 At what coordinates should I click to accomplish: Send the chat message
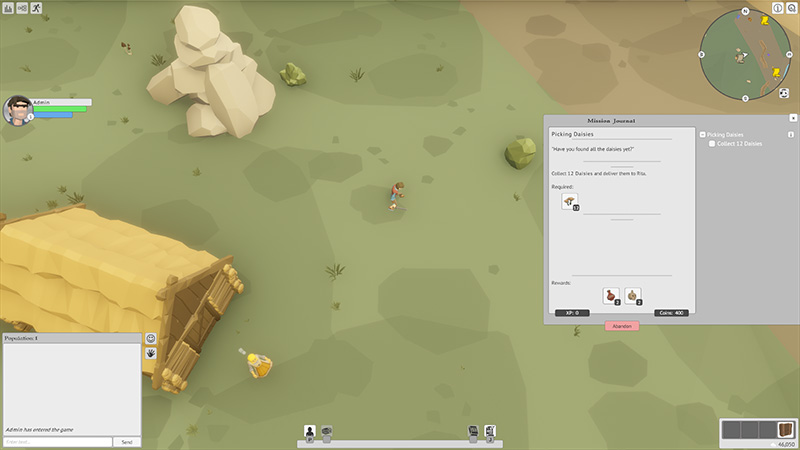coord(127,441)
